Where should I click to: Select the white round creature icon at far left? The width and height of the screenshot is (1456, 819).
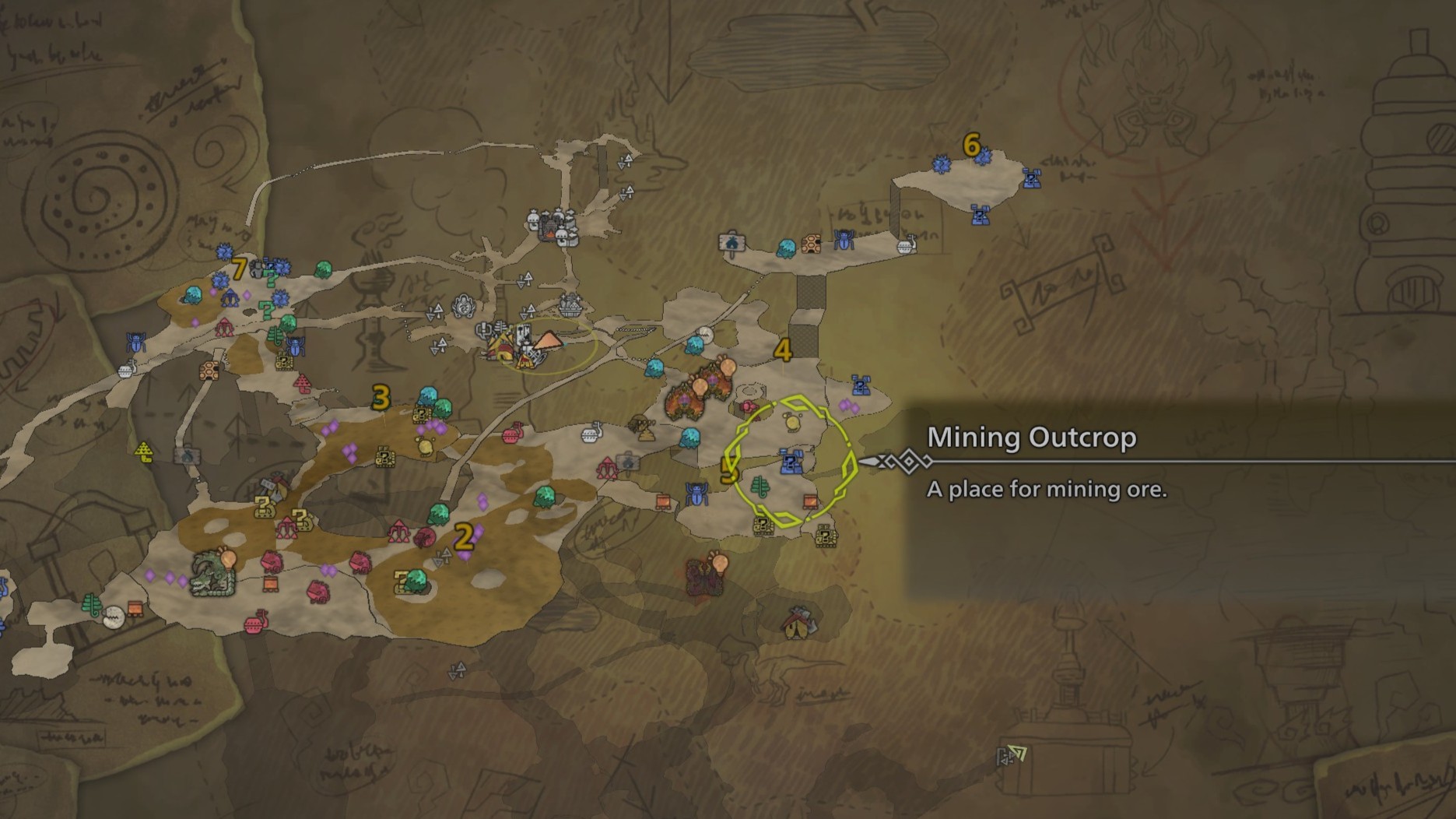(x=114, y=617)
